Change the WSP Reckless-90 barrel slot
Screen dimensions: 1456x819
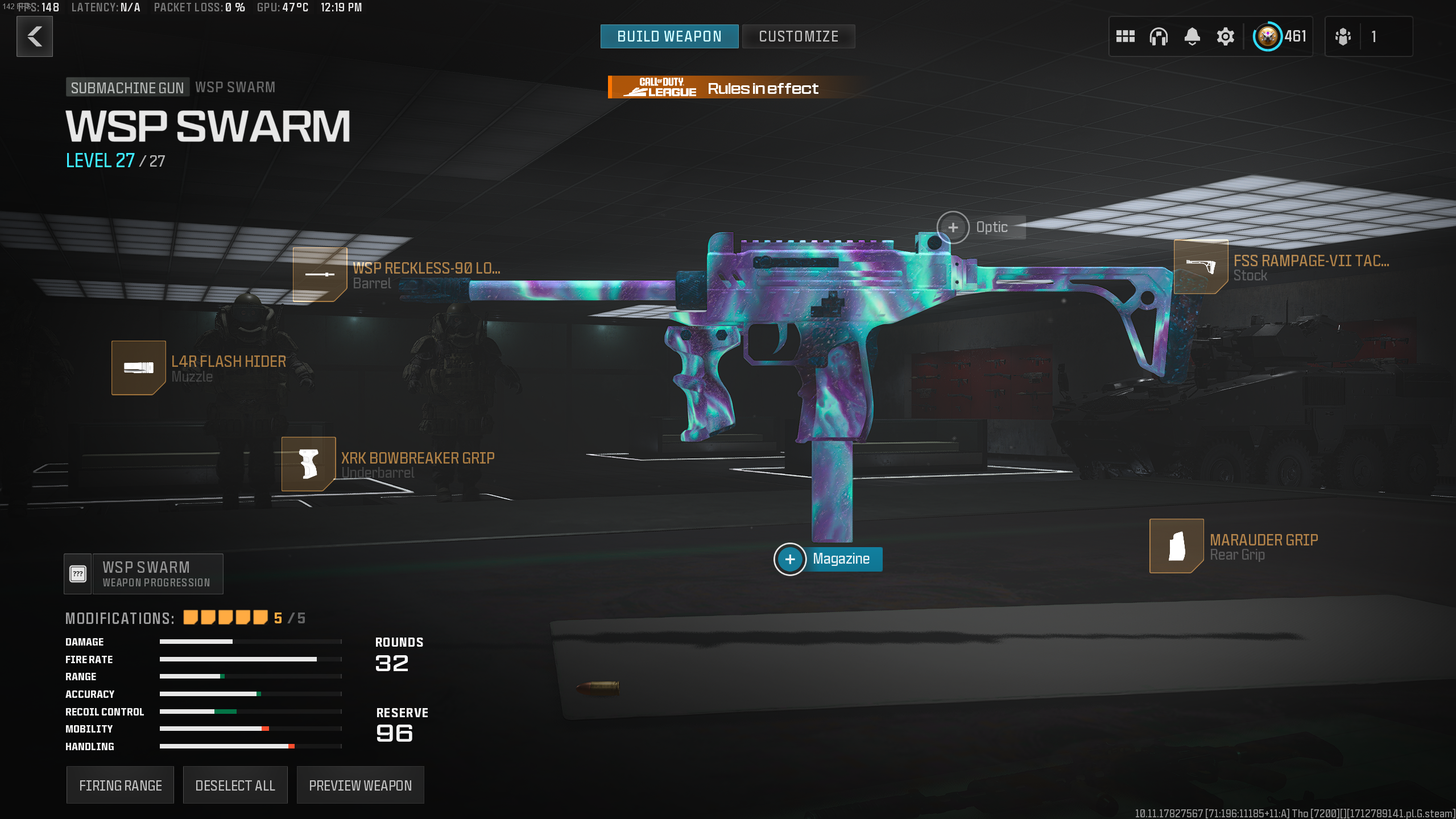(320, 274)
